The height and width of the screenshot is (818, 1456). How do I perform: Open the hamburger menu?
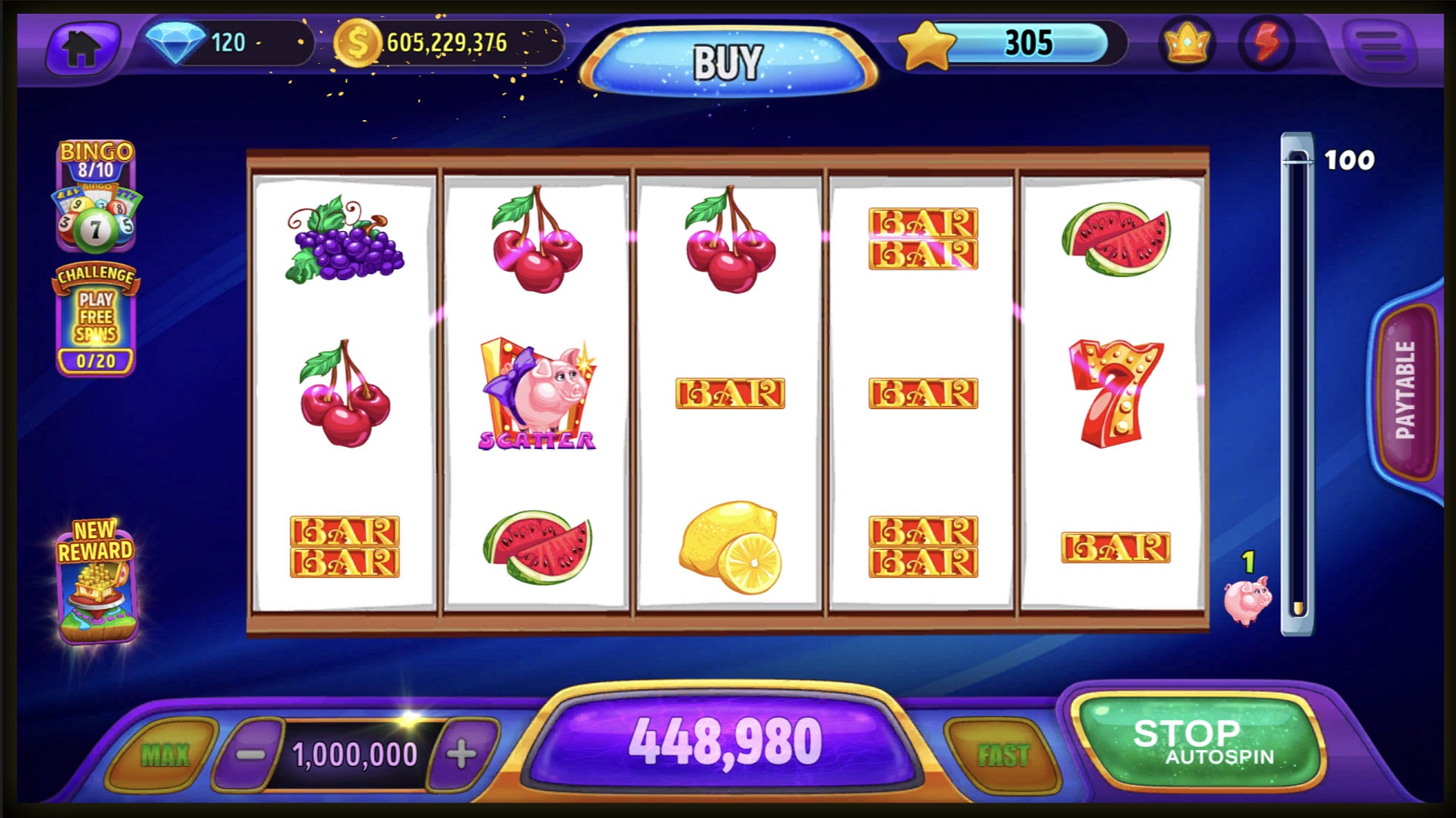pos(1380,45)
